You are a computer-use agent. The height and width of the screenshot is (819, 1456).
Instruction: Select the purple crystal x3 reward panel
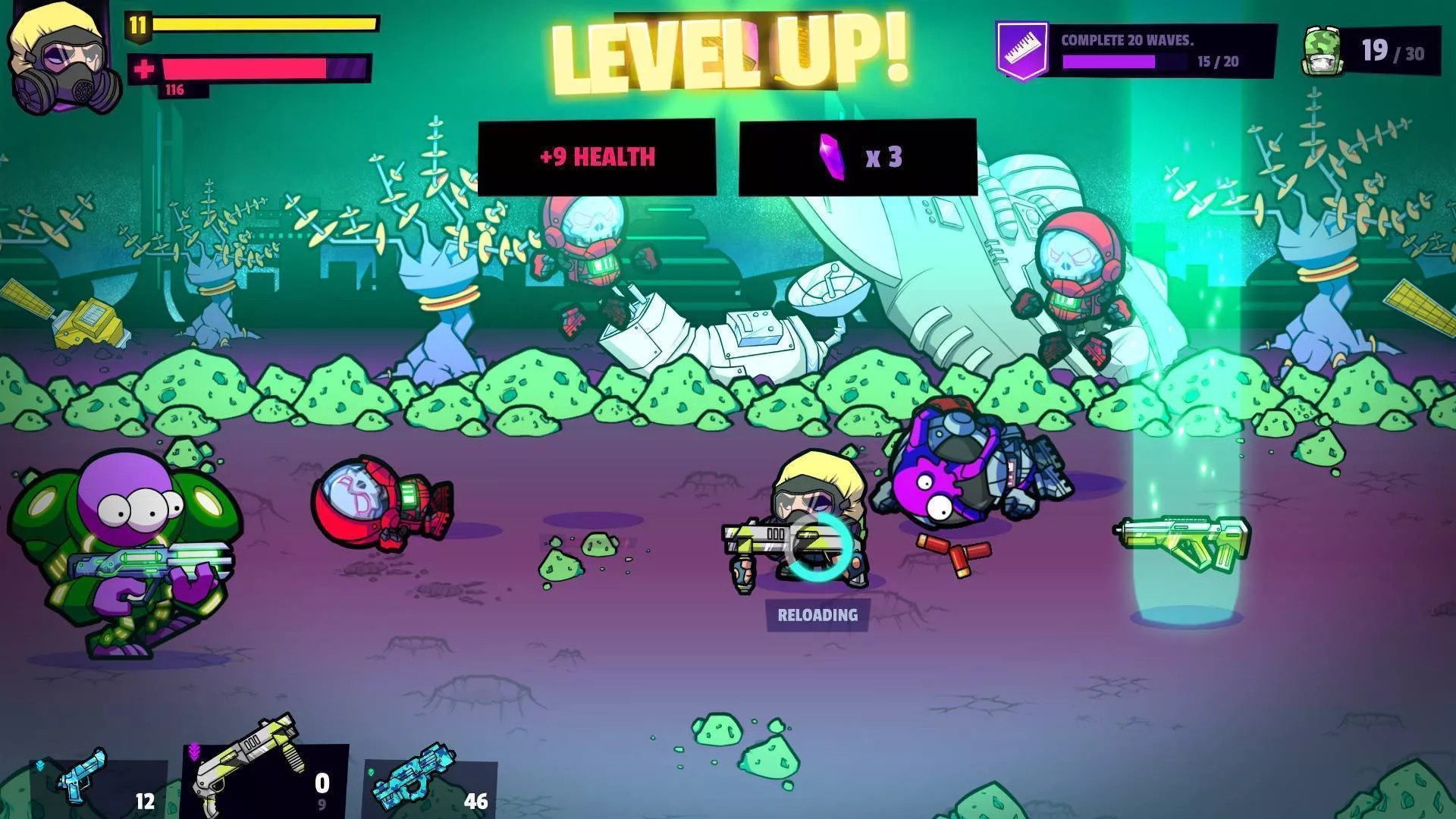click(858, 157)
